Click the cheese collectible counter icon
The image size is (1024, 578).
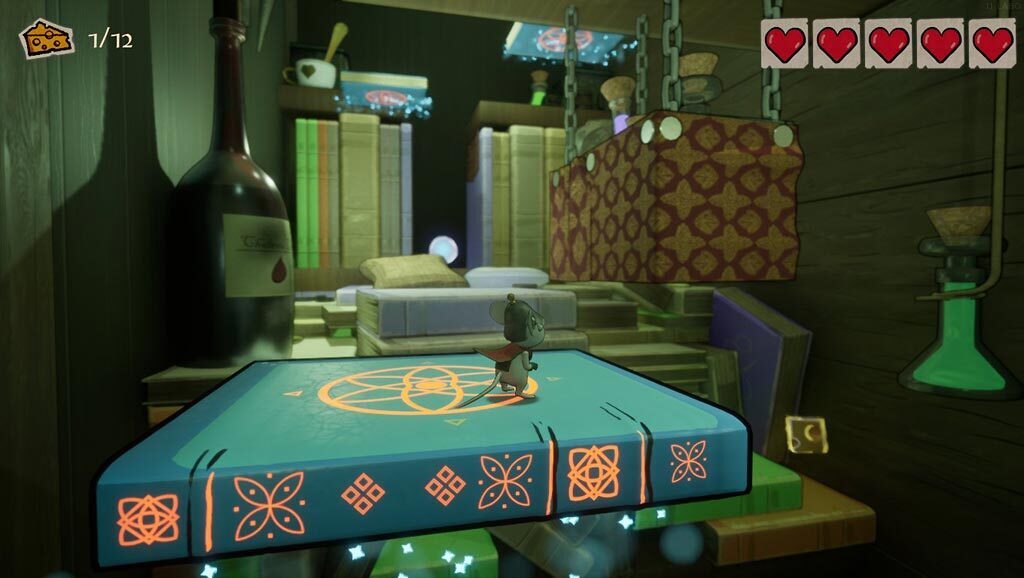(47, 39)
